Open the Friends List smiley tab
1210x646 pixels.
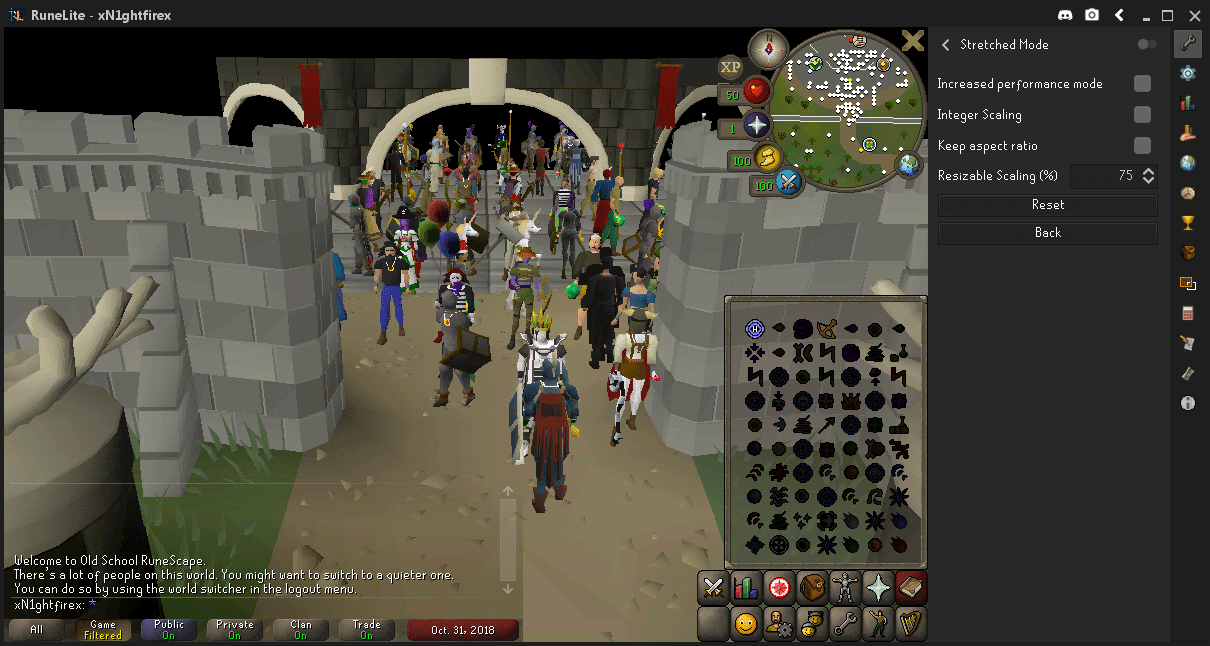click(746, 624)
